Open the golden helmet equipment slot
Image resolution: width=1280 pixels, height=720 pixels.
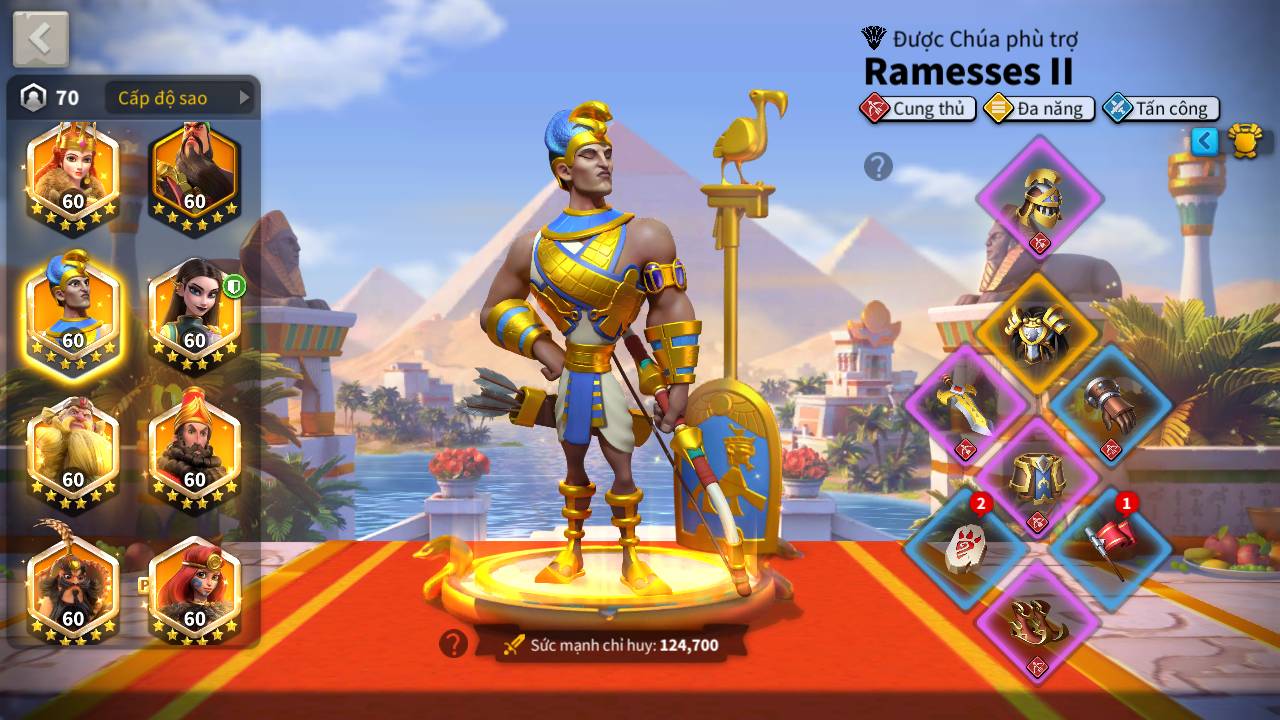[x=1039, y=198]
